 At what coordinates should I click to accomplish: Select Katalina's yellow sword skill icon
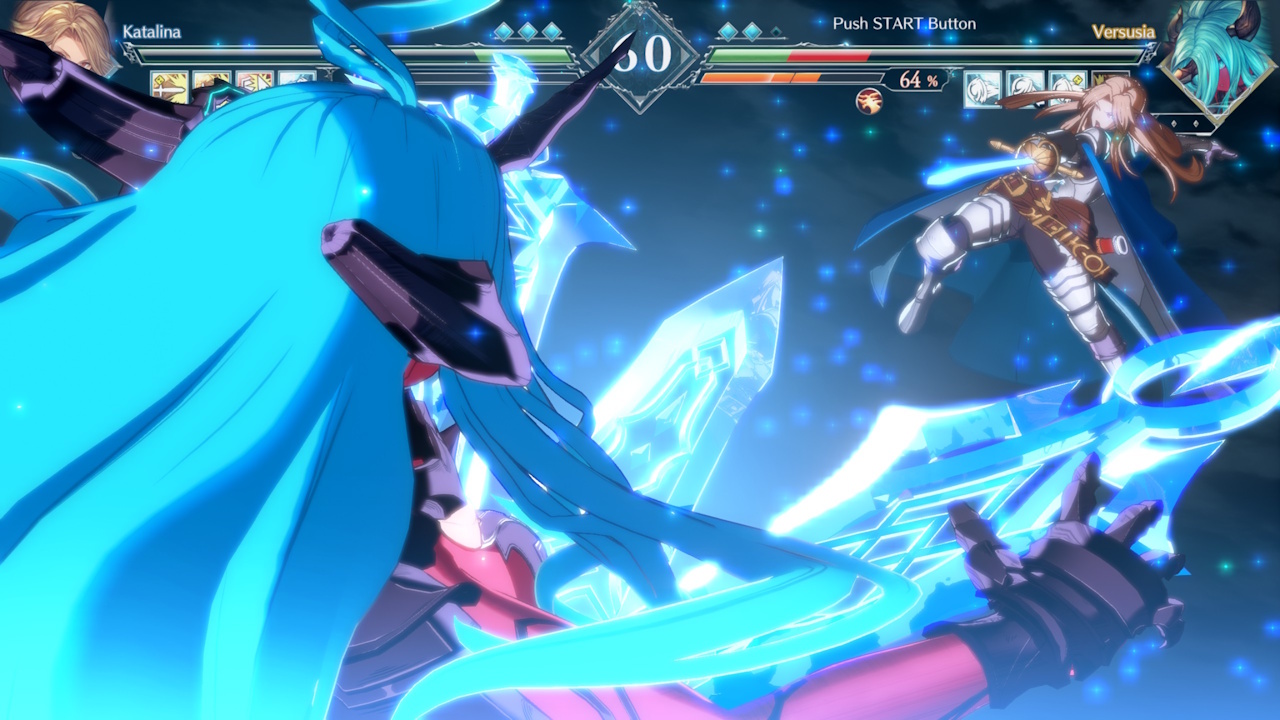pos(169,85)
